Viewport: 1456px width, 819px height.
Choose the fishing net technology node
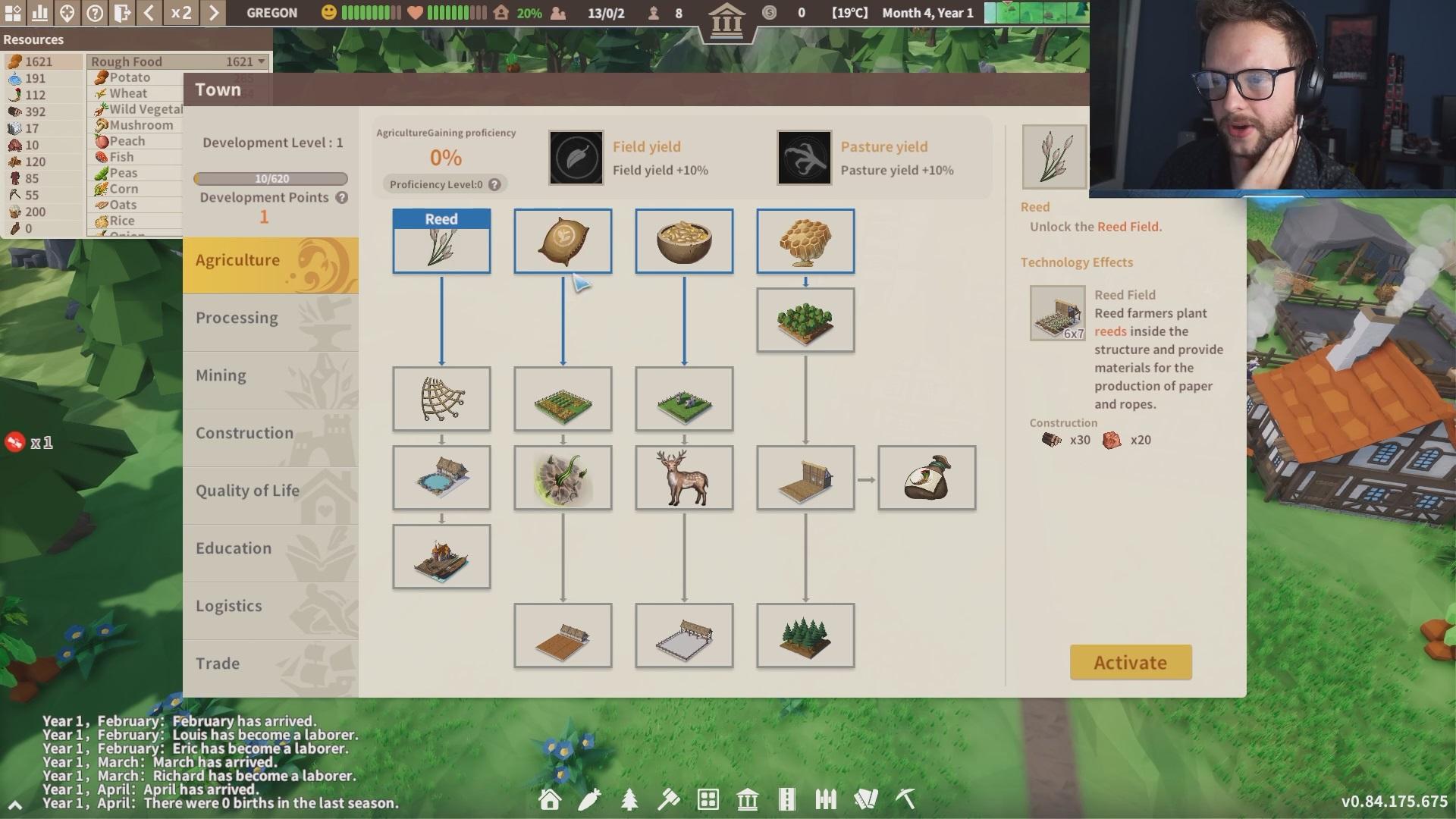click(x=441, y=399)
